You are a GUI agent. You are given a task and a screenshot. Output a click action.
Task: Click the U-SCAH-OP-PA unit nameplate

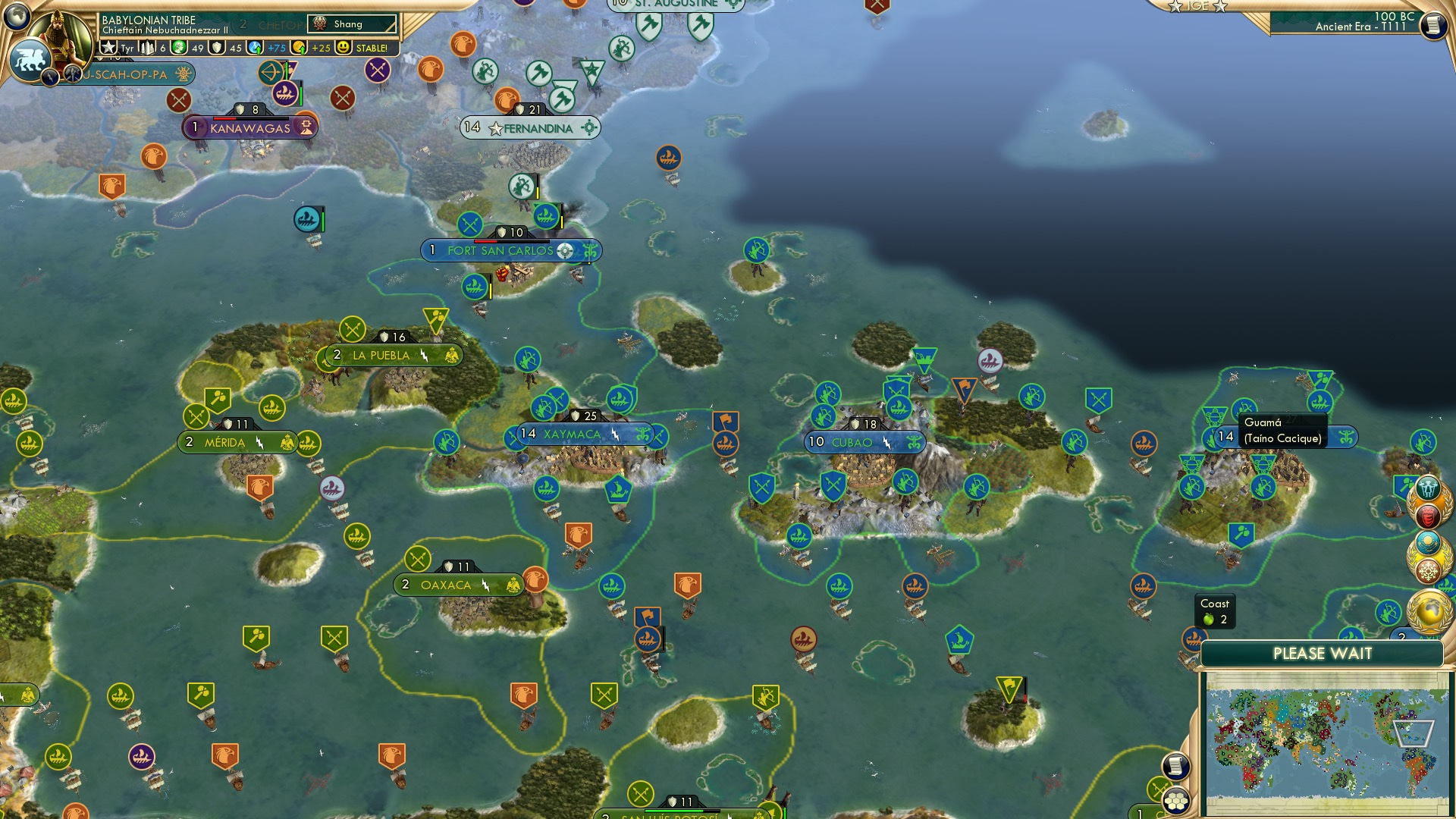pyautogui.click(x=125, y=75)
